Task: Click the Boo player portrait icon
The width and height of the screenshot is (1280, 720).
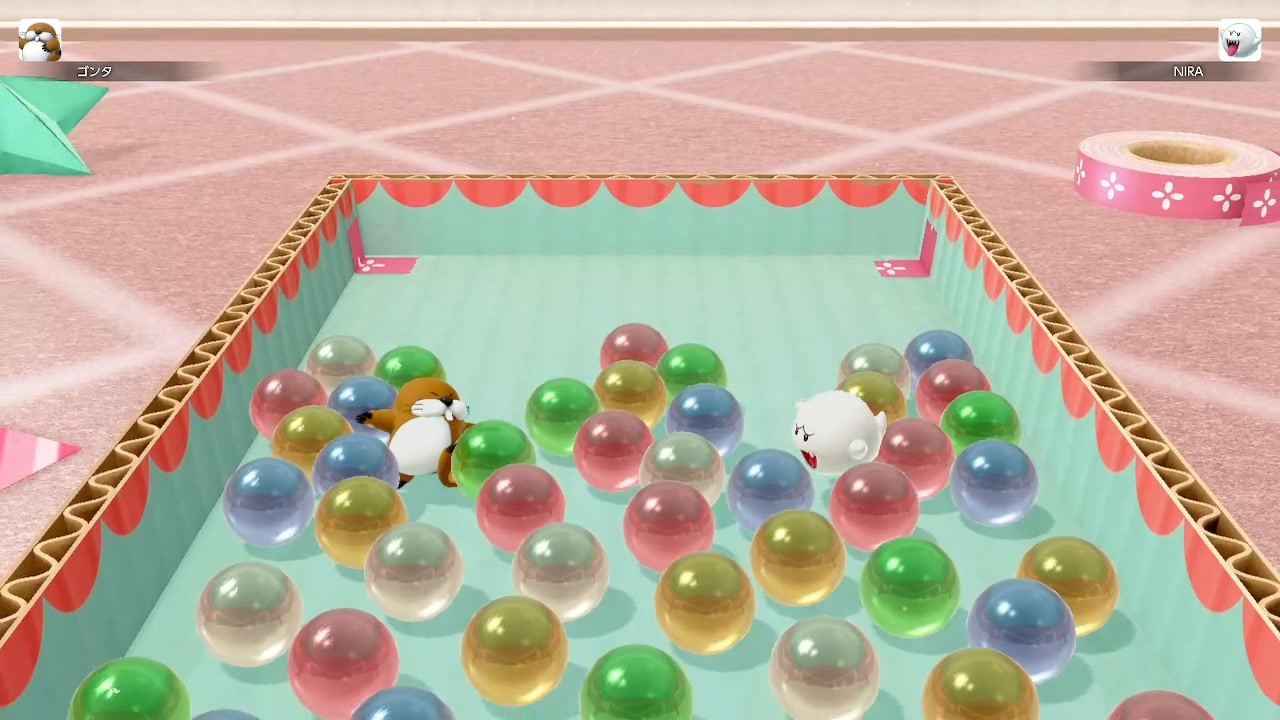Action: click(1239, 40)
